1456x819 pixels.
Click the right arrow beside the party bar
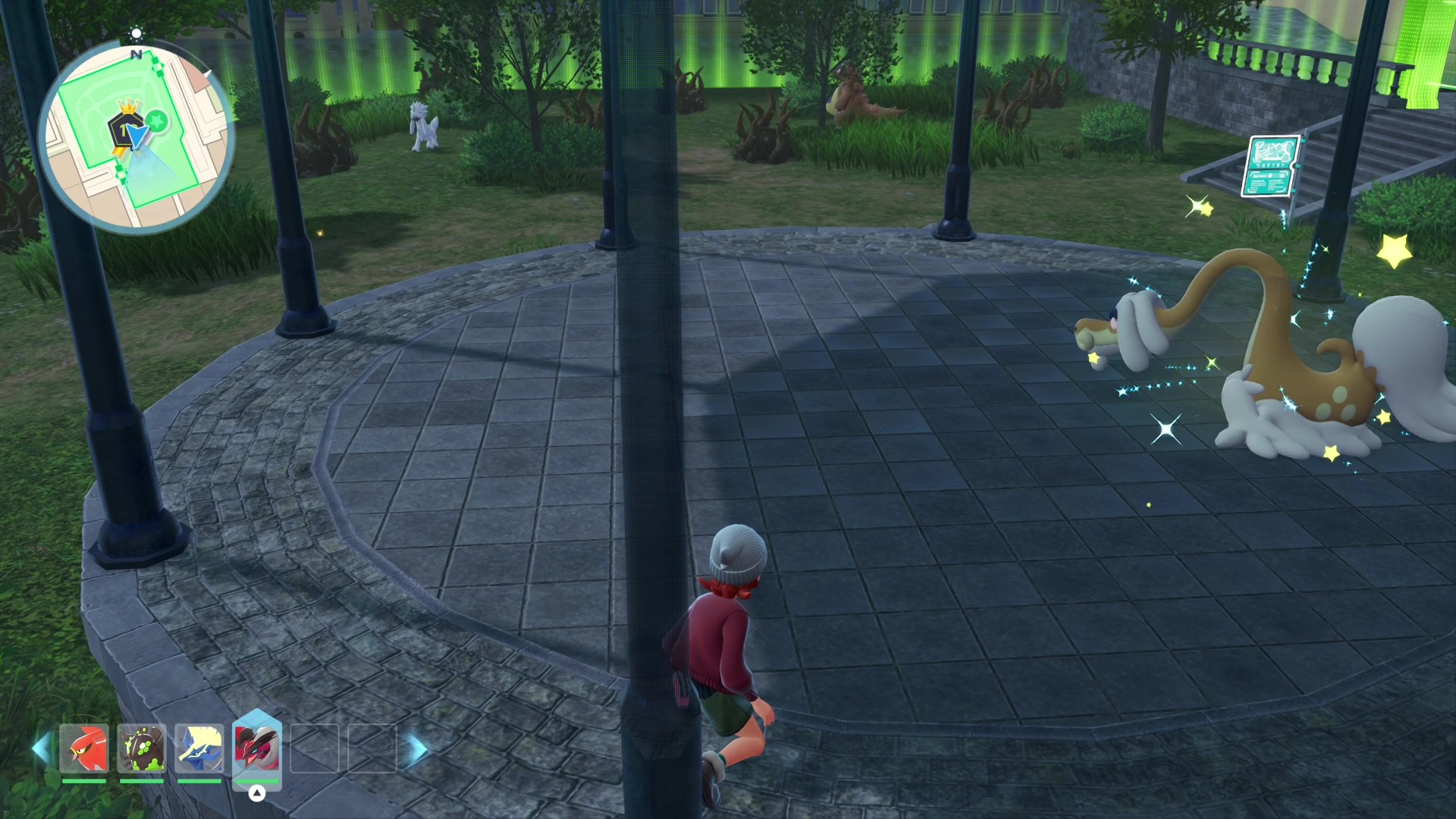point(416,749)
